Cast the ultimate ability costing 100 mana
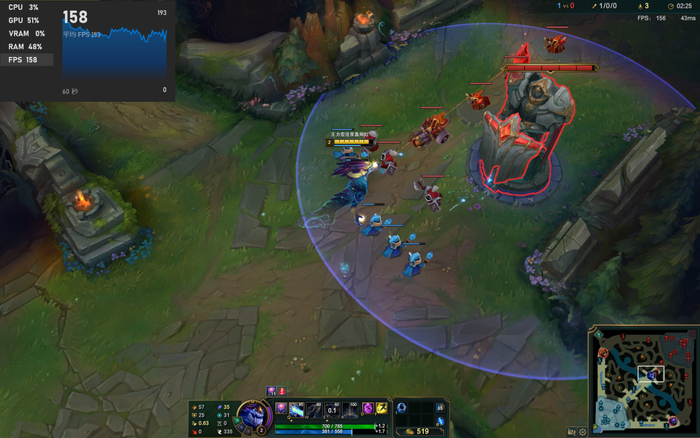Image resolution: width=700 pixels, height=438 pixels. coord(349,408)
